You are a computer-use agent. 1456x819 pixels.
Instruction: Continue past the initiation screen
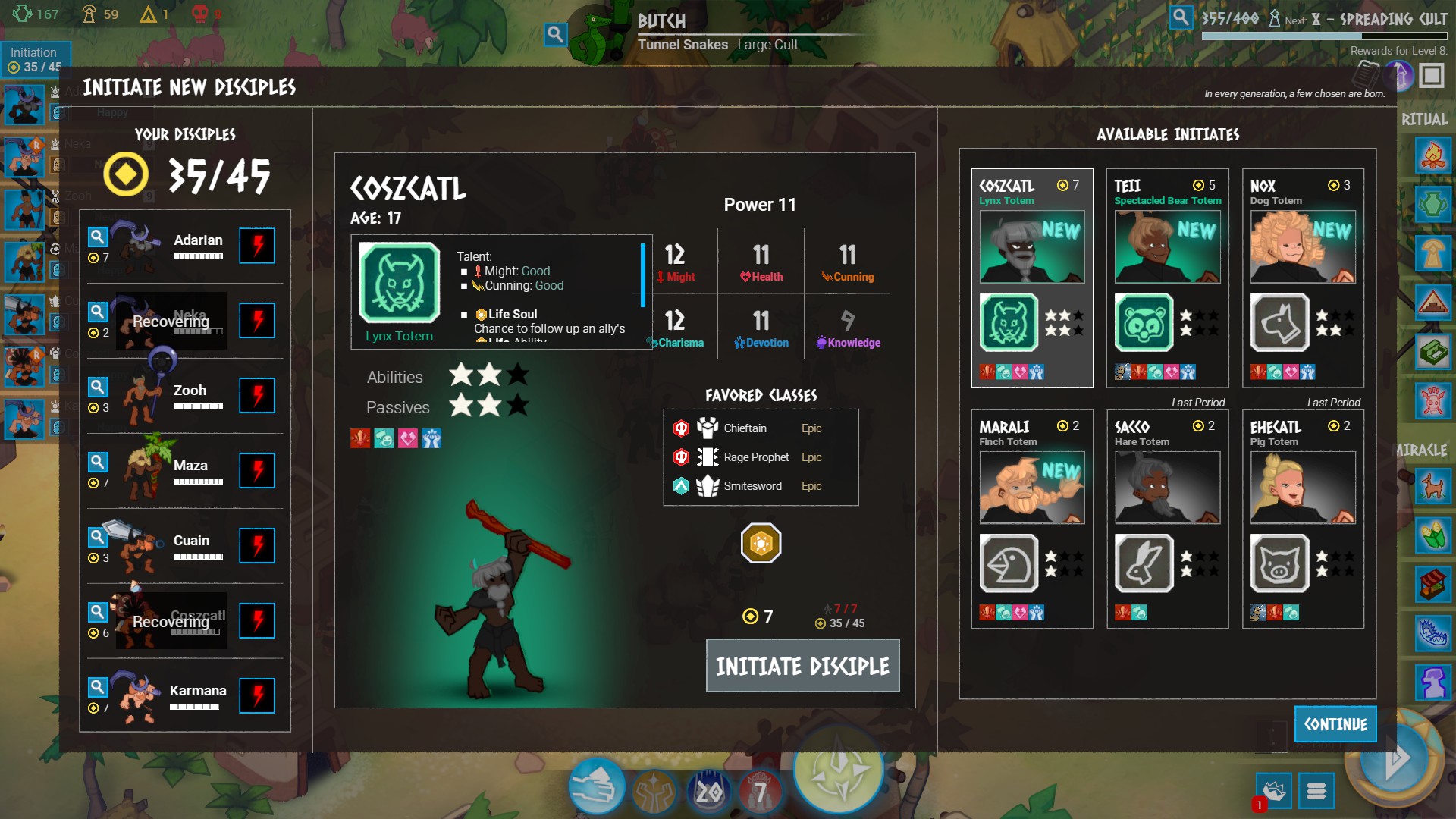point(1335,724)
